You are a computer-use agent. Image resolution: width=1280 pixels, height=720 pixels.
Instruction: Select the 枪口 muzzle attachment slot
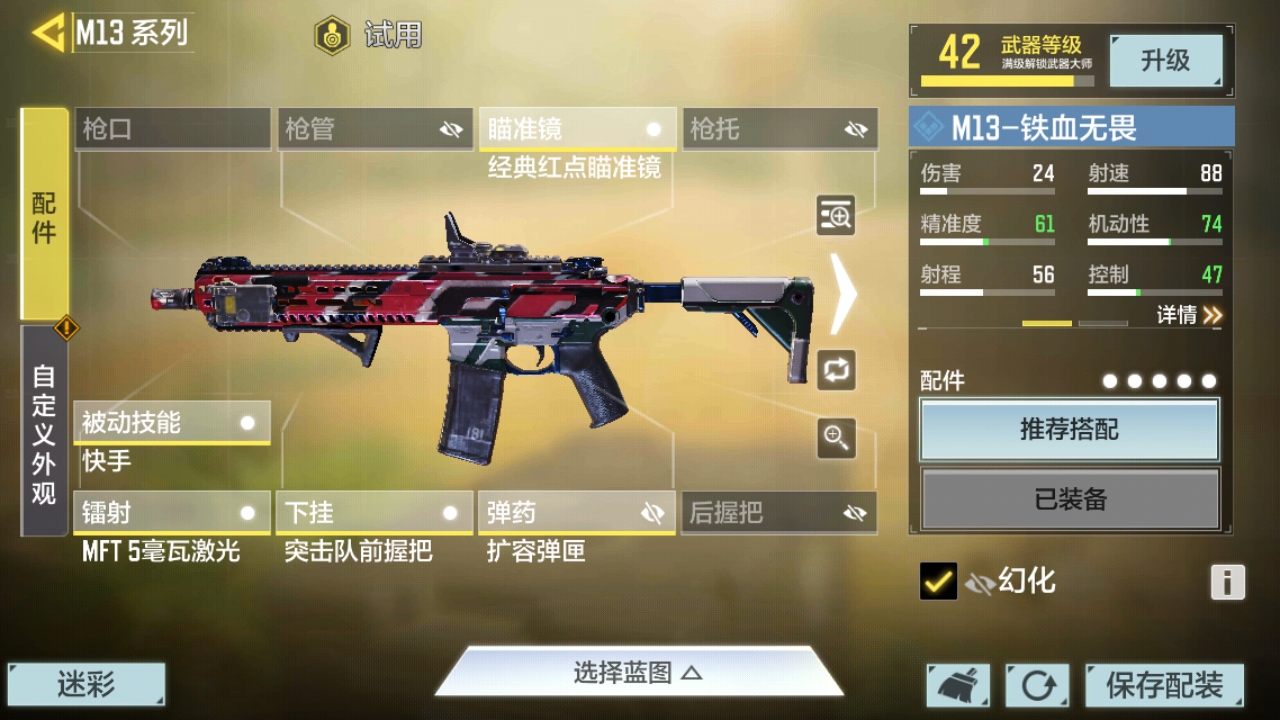[x=172, y=129]
